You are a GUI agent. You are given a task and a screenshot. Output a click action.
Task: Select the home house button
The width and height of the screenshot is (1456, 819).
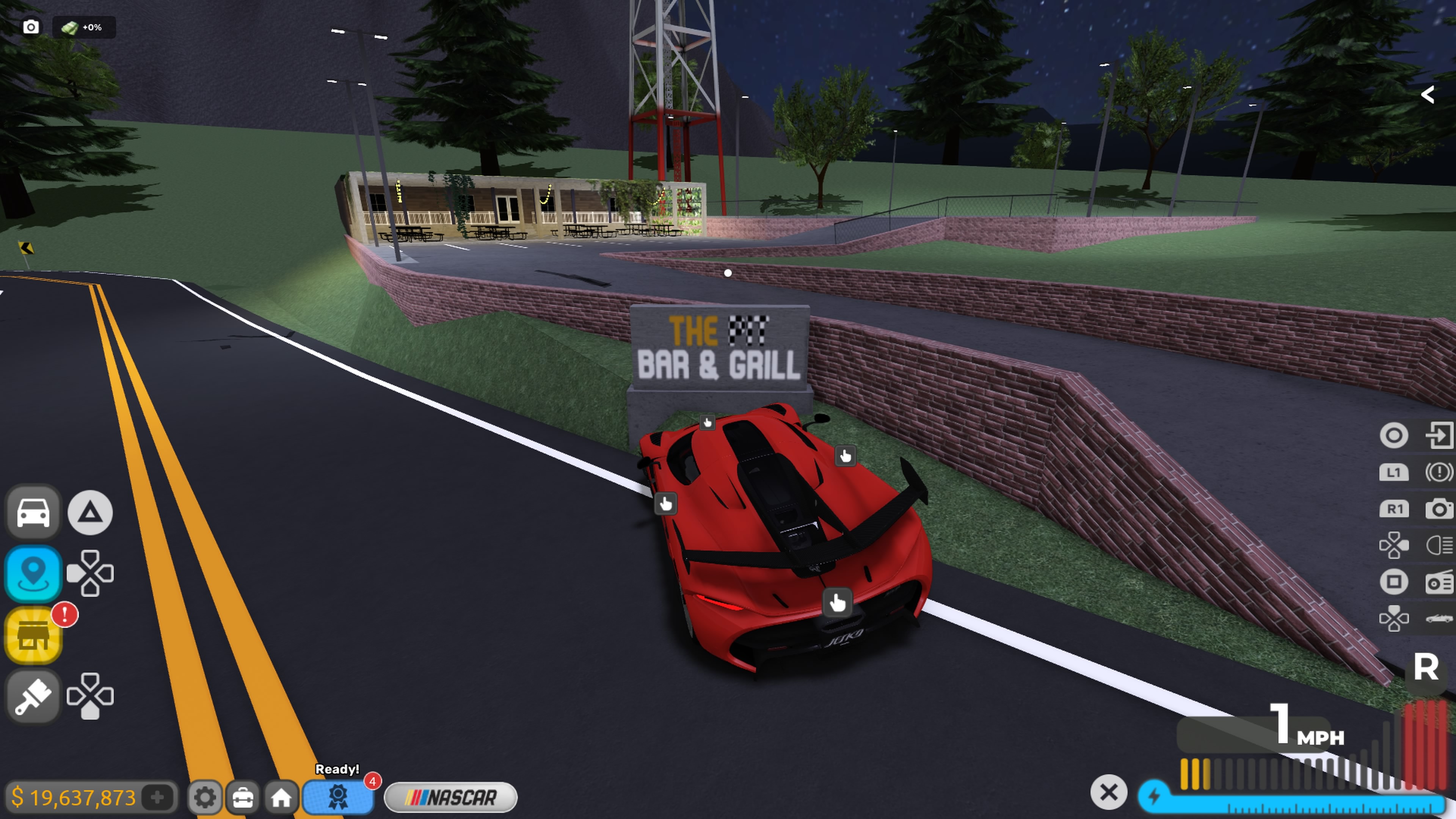281,797
